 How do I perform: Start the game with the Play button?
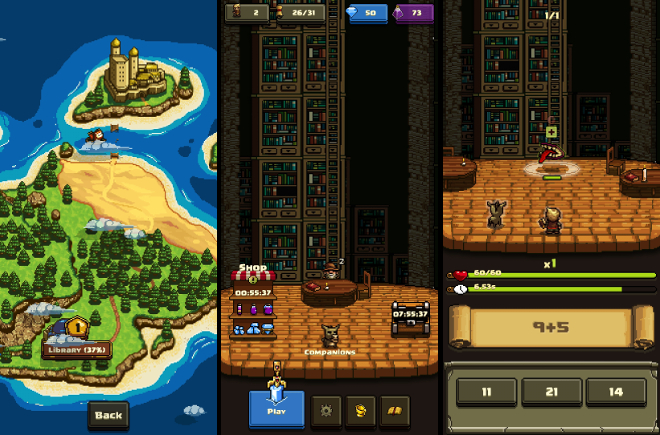click(x=276, y=408)
